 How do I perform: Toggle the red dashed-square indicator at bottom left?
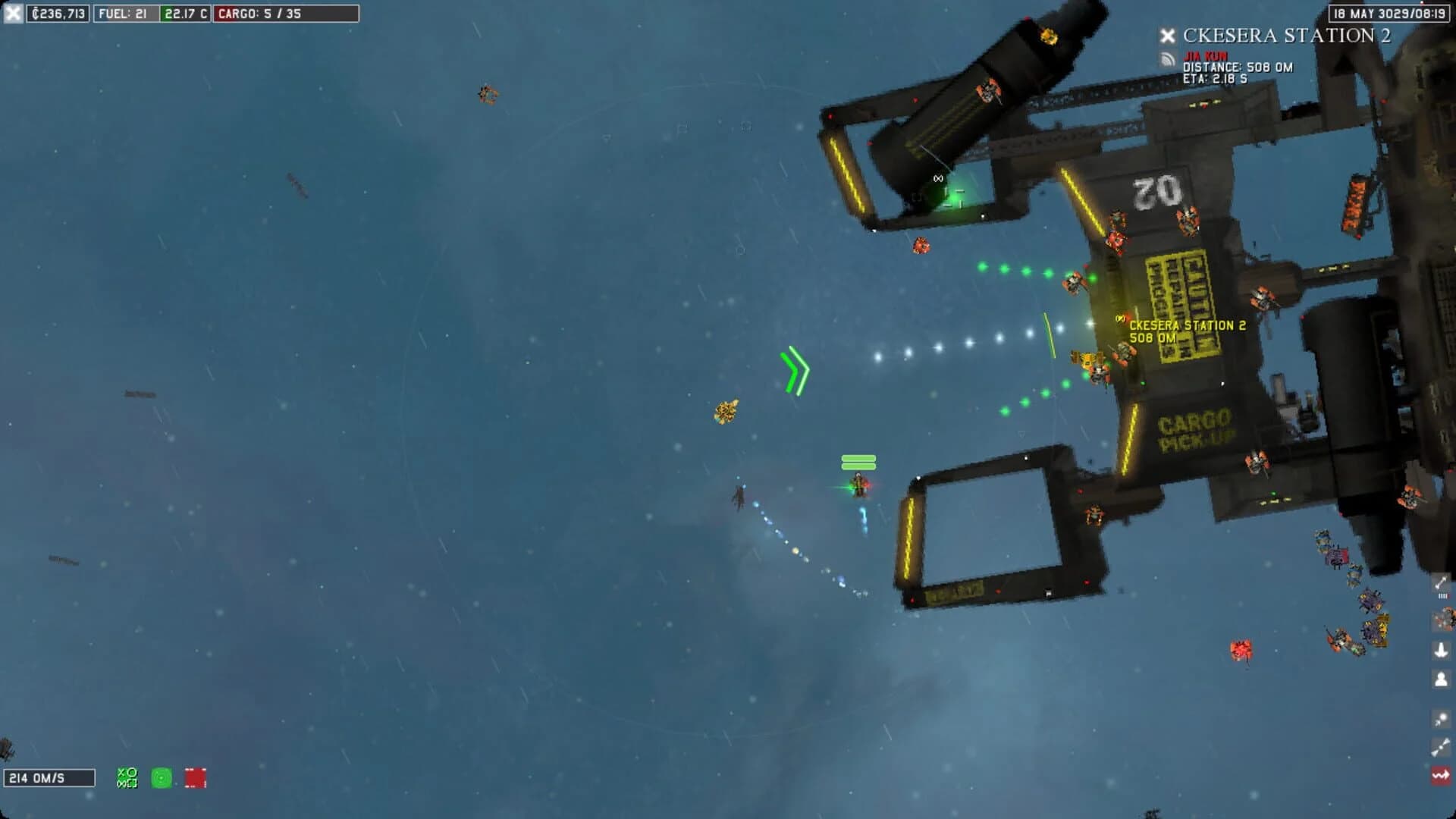[195, 777]
